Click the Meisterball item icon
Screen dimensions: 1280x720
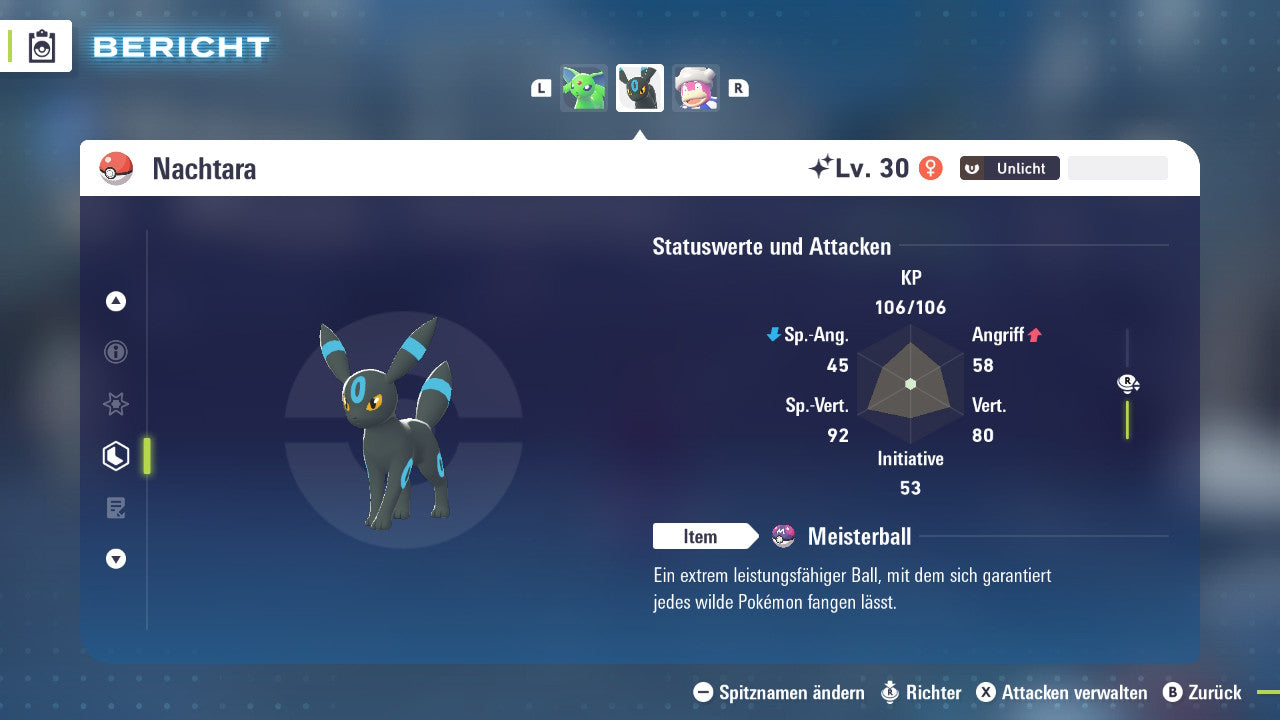point(782,536)
